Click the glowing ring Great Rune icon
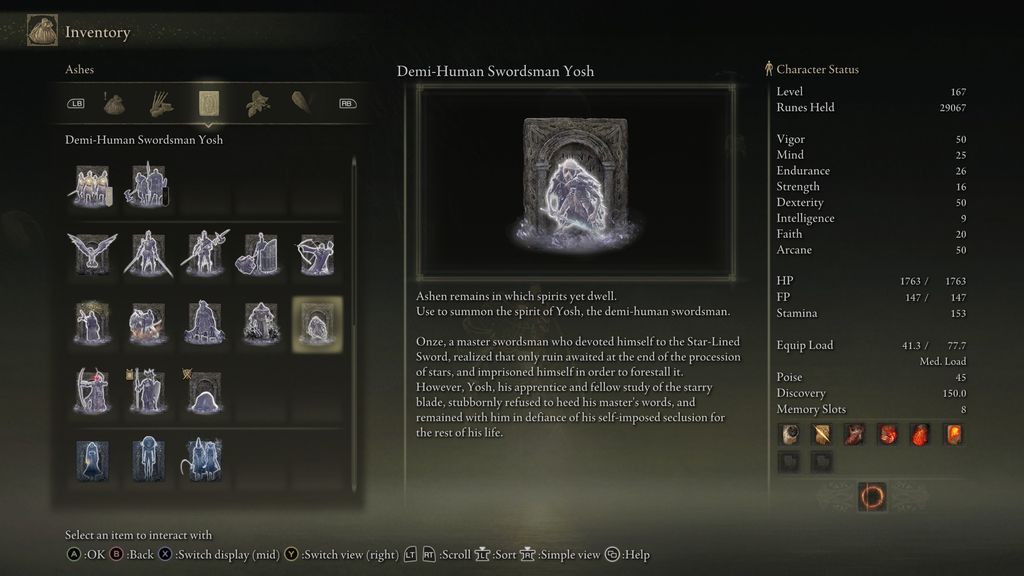The height and width of the screenshot is (576, 1024). pos(872,496)
